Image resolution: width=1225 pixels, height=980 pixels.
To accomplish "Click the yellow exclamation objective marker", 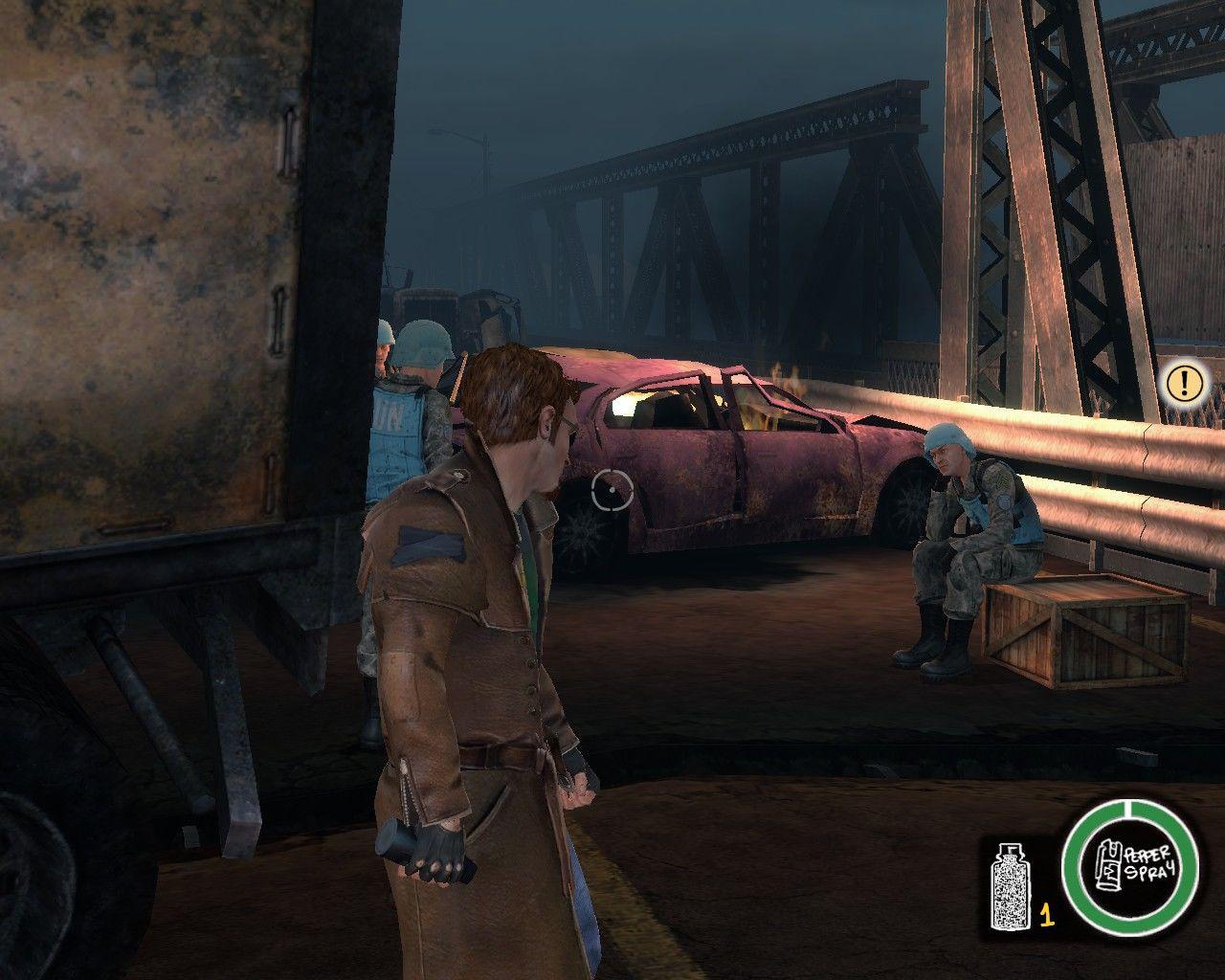I will coord(1185,383).
